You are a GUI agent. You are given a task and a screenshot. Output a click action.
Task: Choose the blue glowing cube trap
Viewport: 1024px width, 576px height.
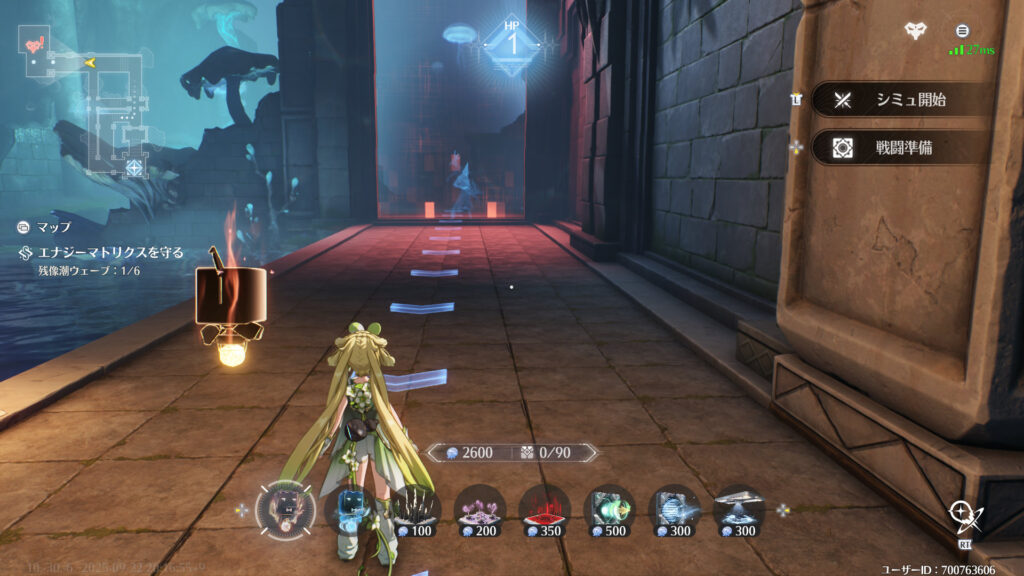351,508
